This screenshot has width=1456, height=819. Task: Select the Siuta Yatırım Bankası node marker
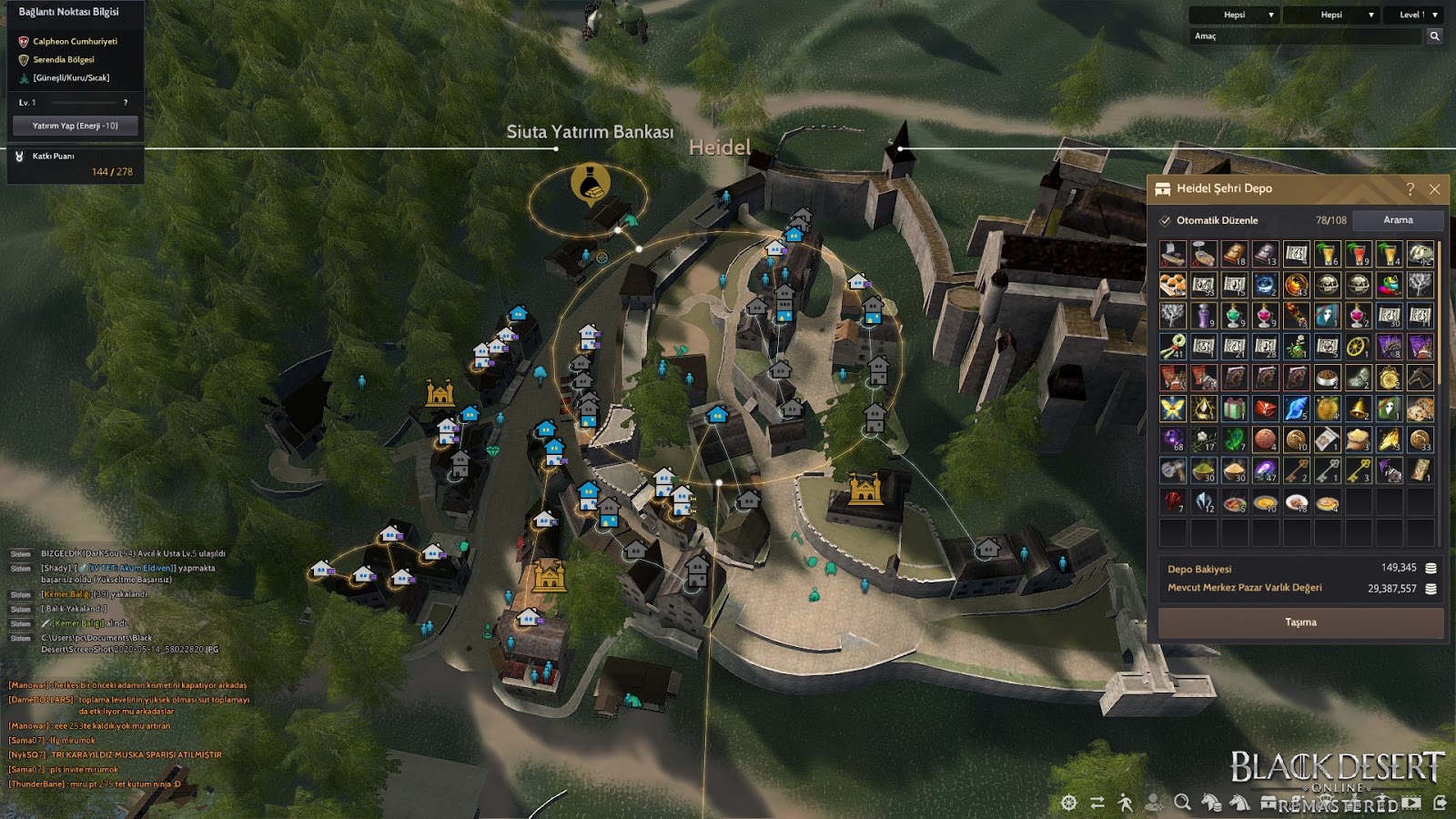[590, 185]
